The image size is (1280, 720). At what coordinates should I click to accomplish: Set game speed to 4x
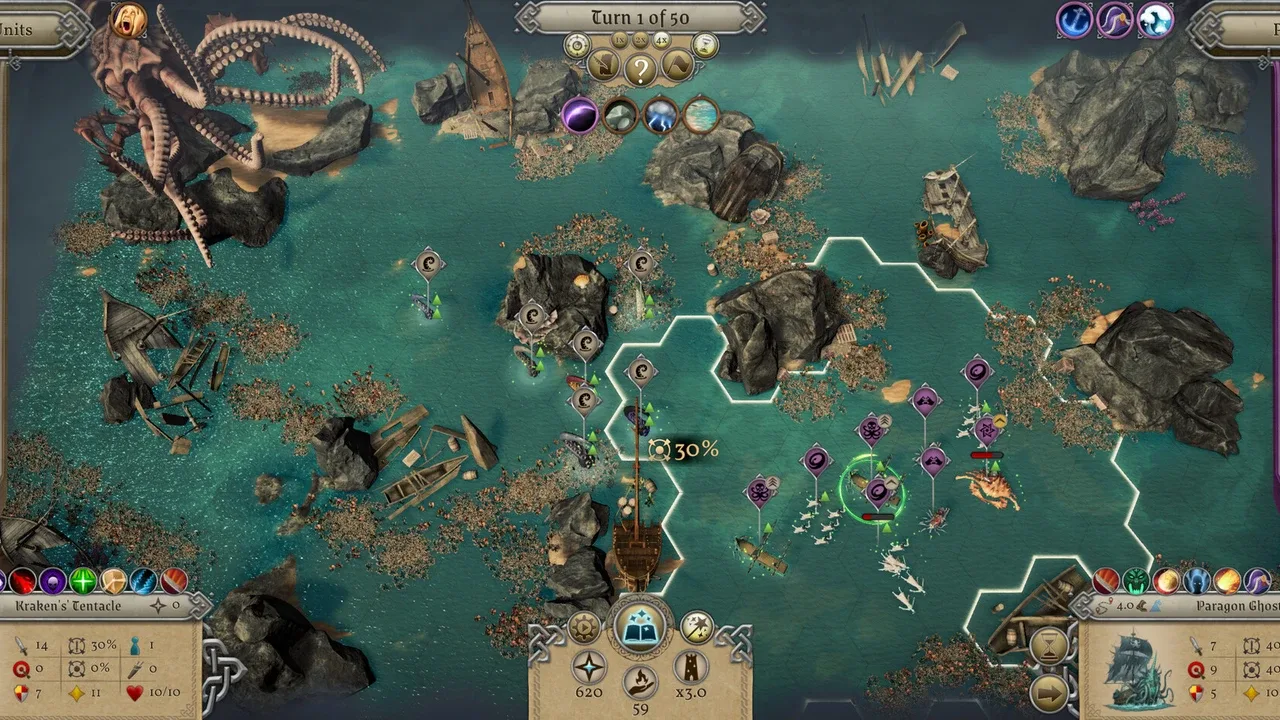pos(661,39)
